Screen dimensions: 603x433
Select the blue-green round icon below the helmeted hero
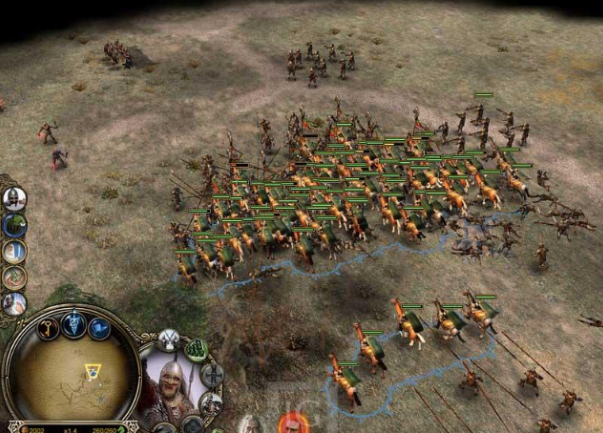[x=13, y=225]
